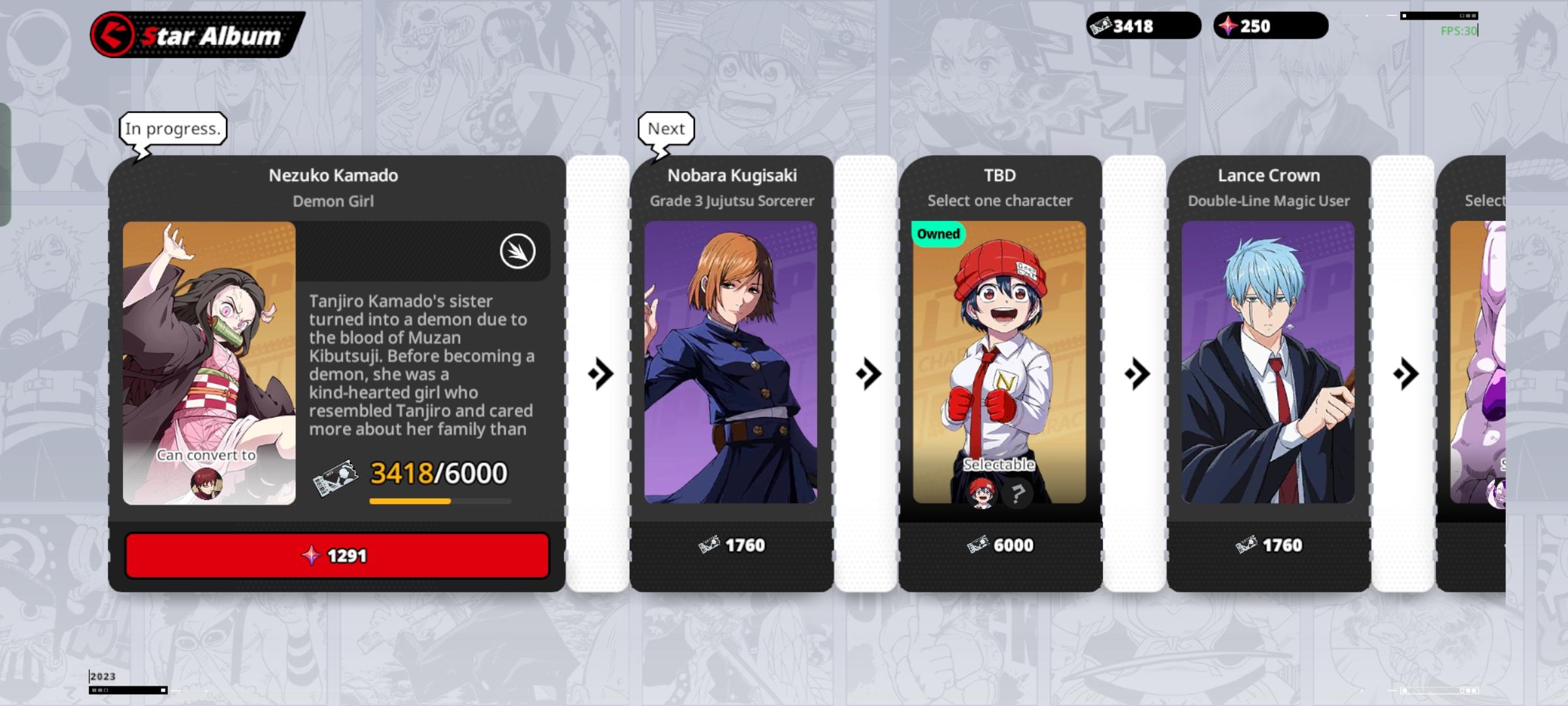
Task: Click the Next label above Nobara Kugisaki
Action: coord(666,129)
